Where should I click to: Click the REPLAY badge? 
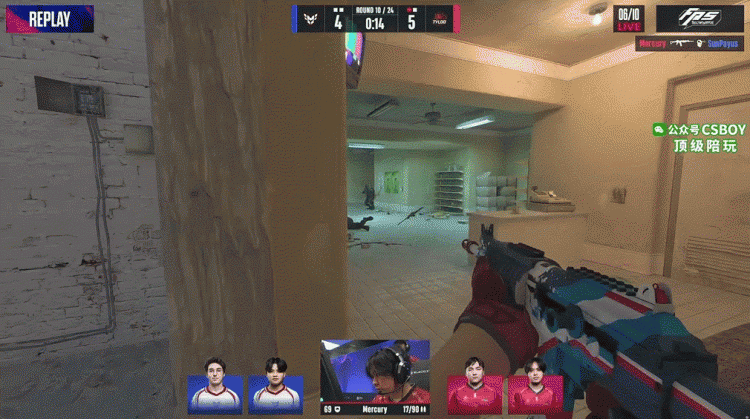(47, 18)
